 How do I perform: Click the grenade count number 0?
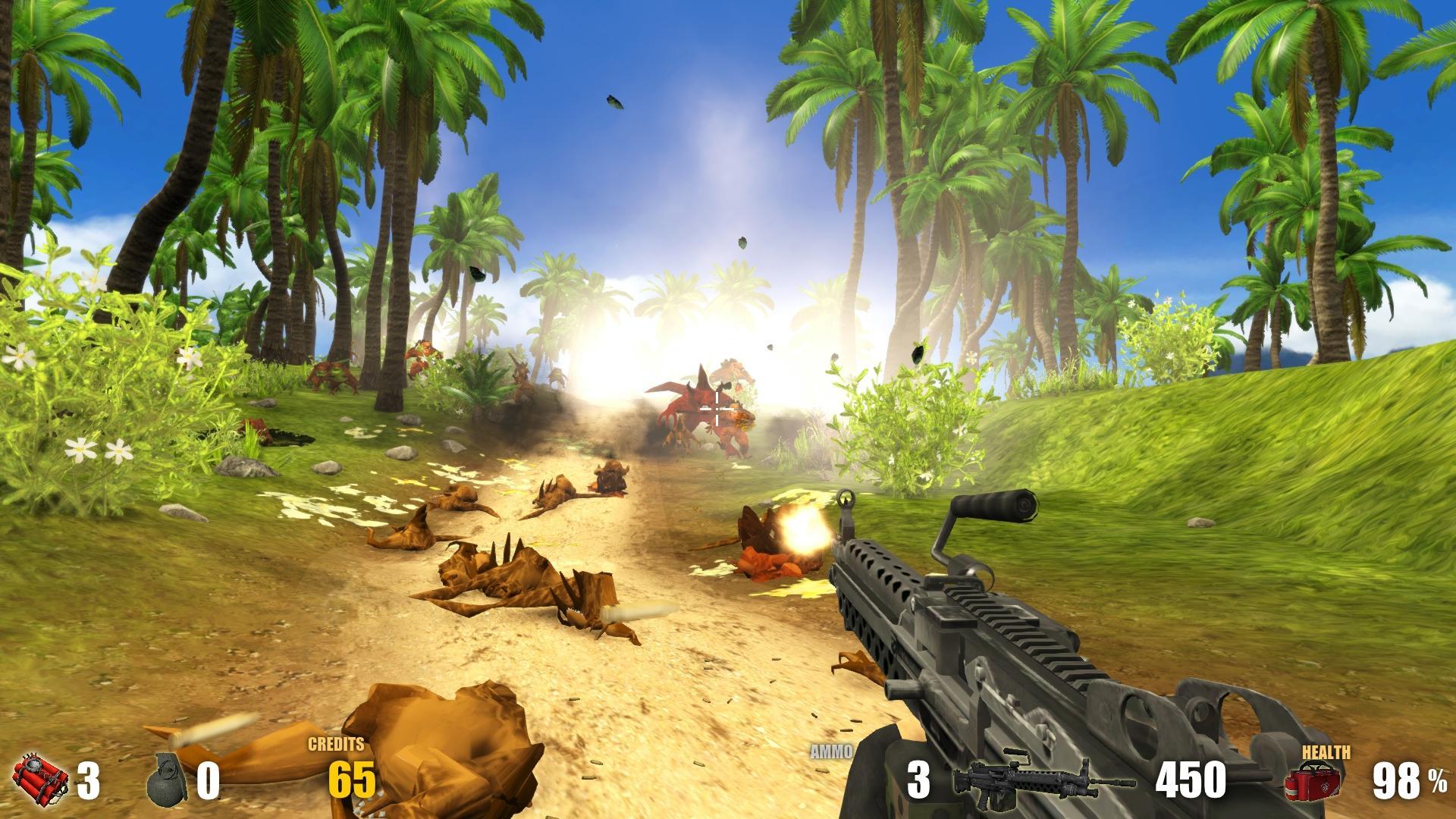pyautogui.click(x=209, y=780)
